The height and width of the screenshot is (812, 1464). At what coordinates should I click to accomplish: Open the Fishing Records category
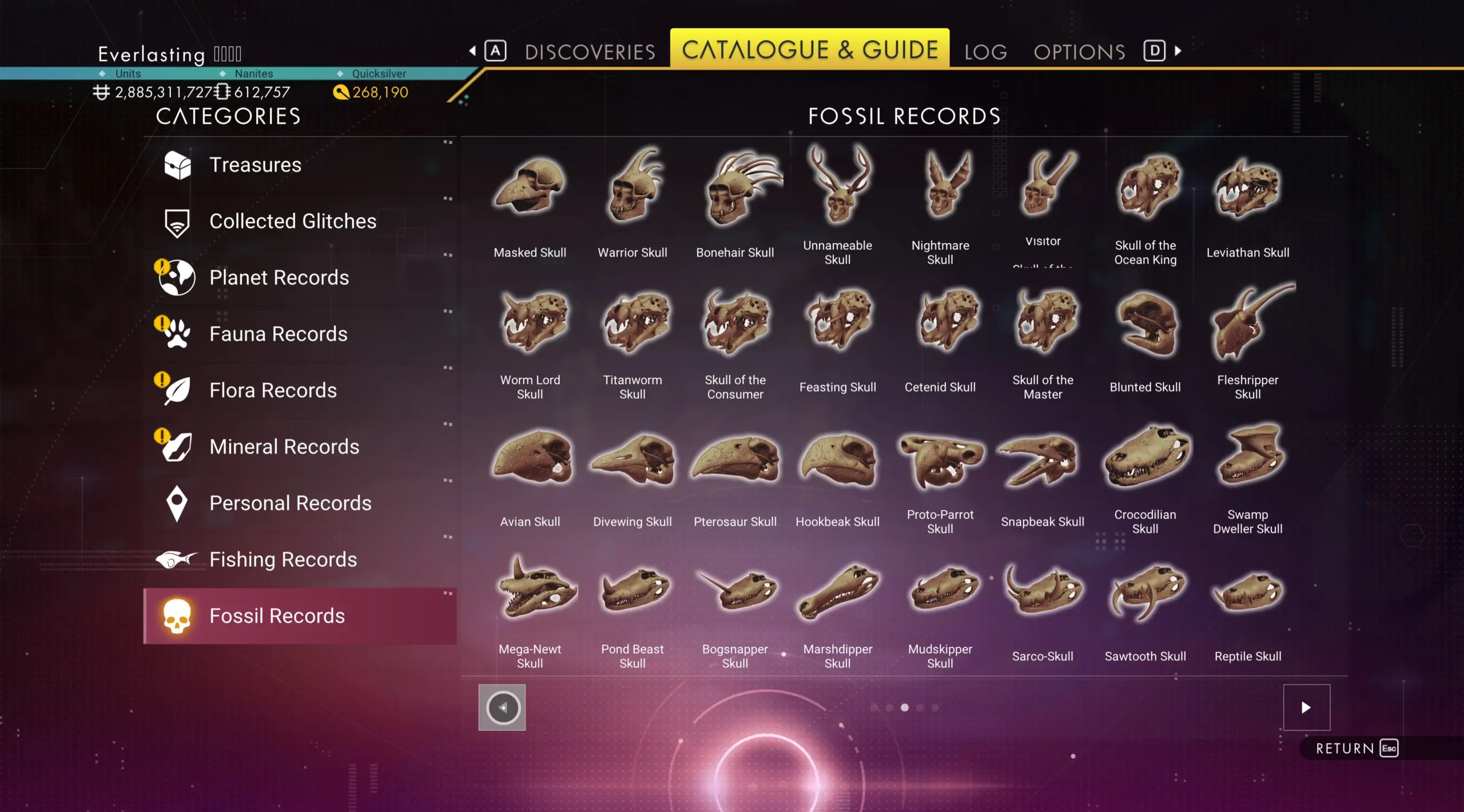click(x=283, y=559)
